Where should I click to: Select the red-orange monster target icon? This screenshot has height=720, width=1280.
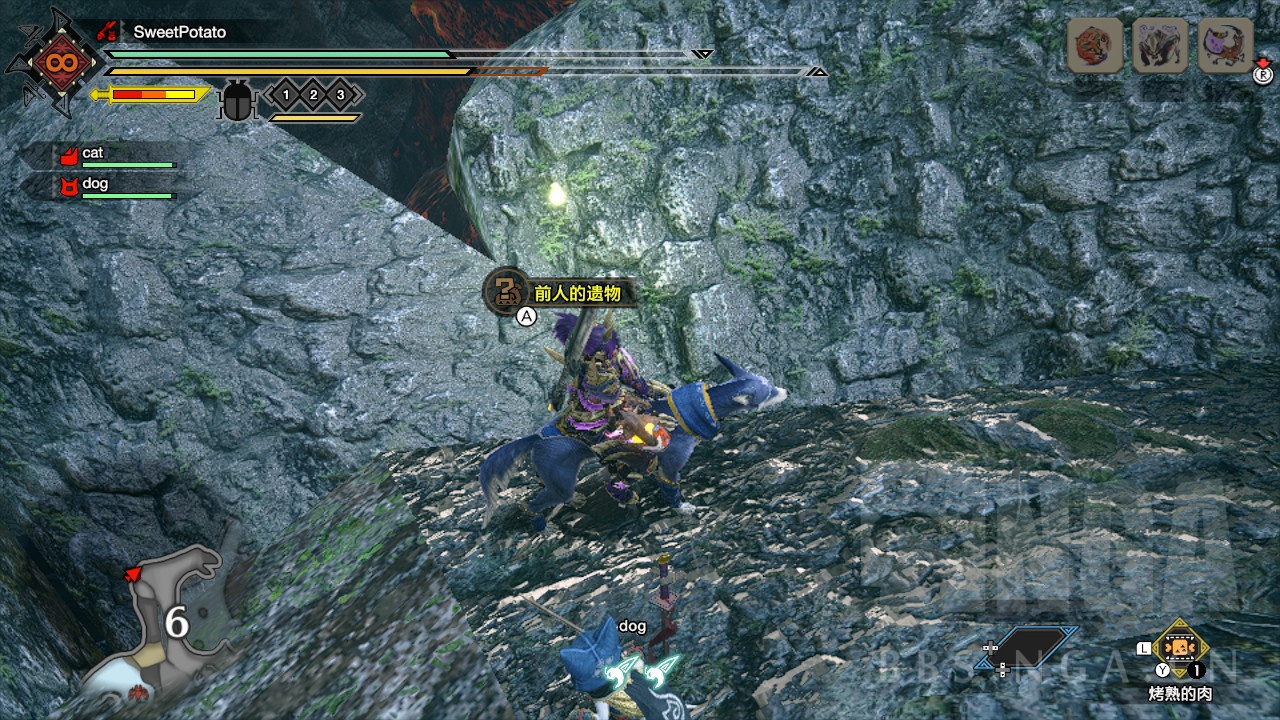point(1095,45)
